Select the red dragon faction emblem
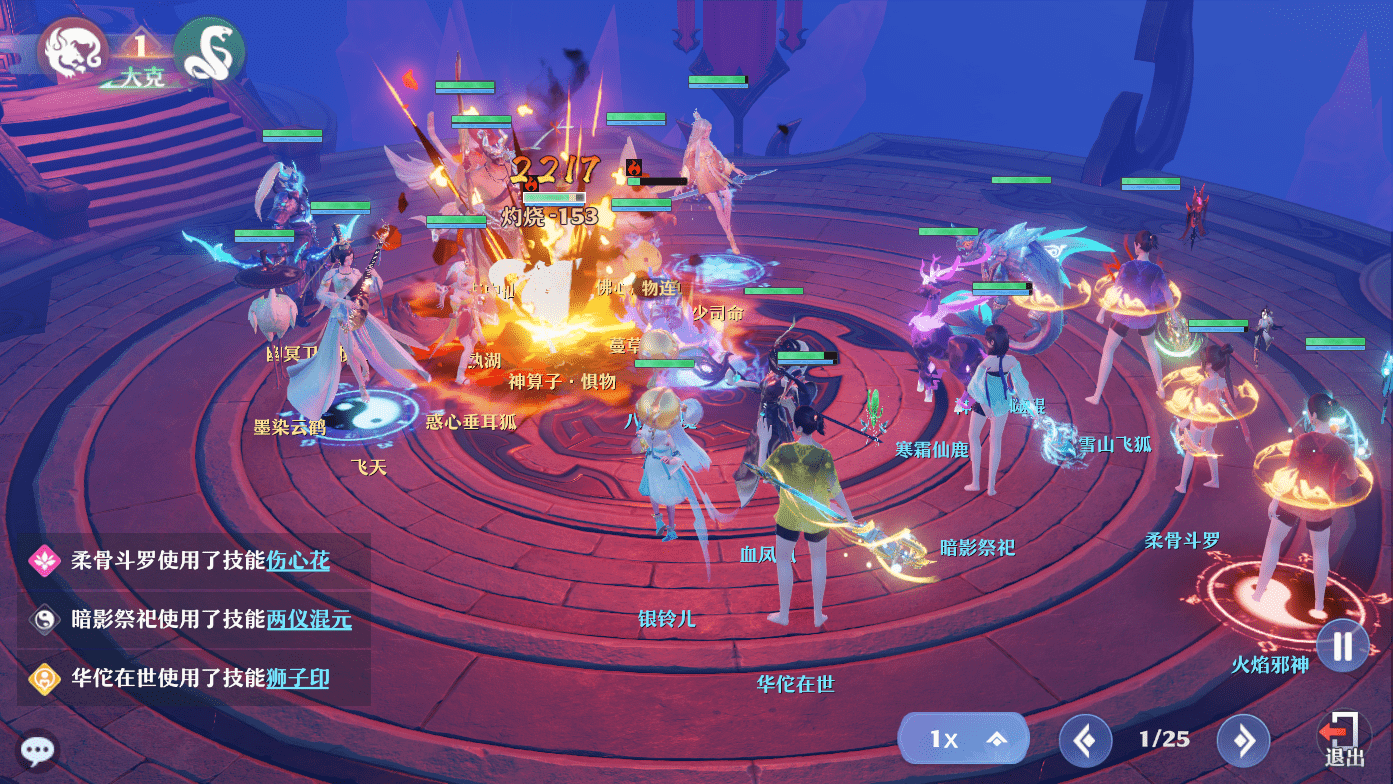This screenshot has height=784, width=1393. (x=72, y=50)
